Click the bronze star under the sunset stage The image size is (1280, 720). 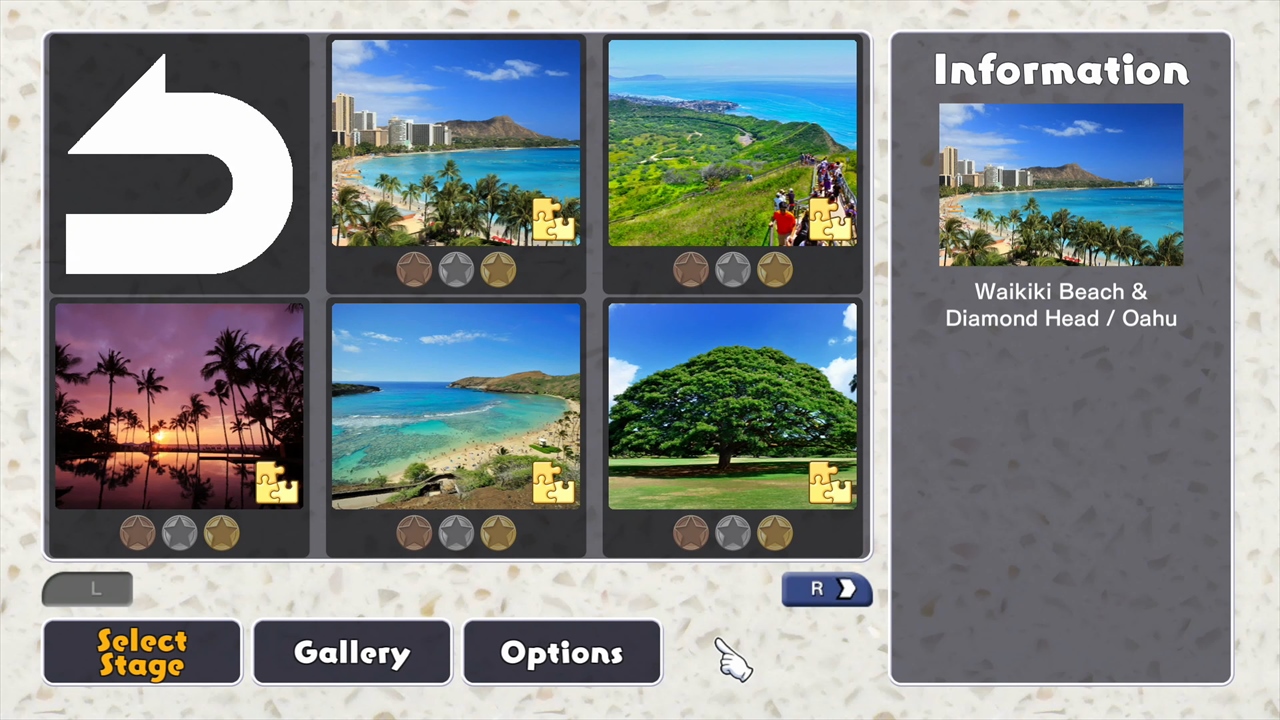point(136,532)
